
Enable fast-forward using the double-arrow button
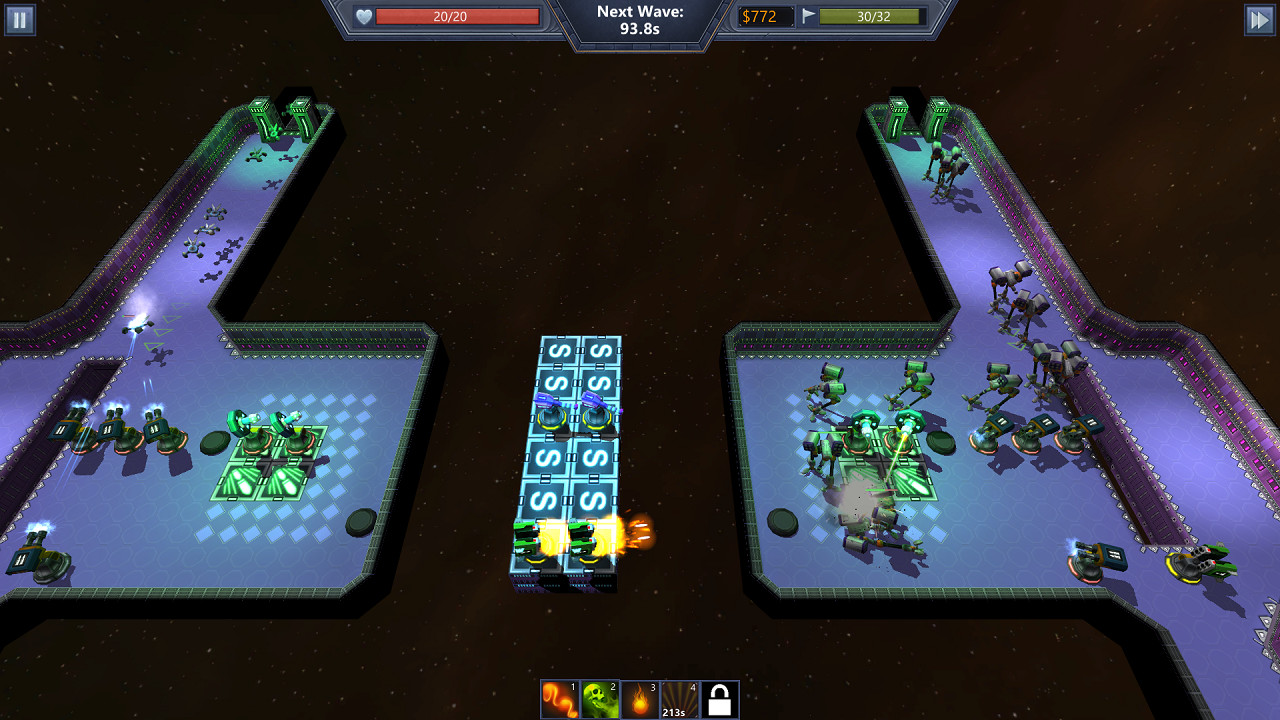click(1259, 19)
